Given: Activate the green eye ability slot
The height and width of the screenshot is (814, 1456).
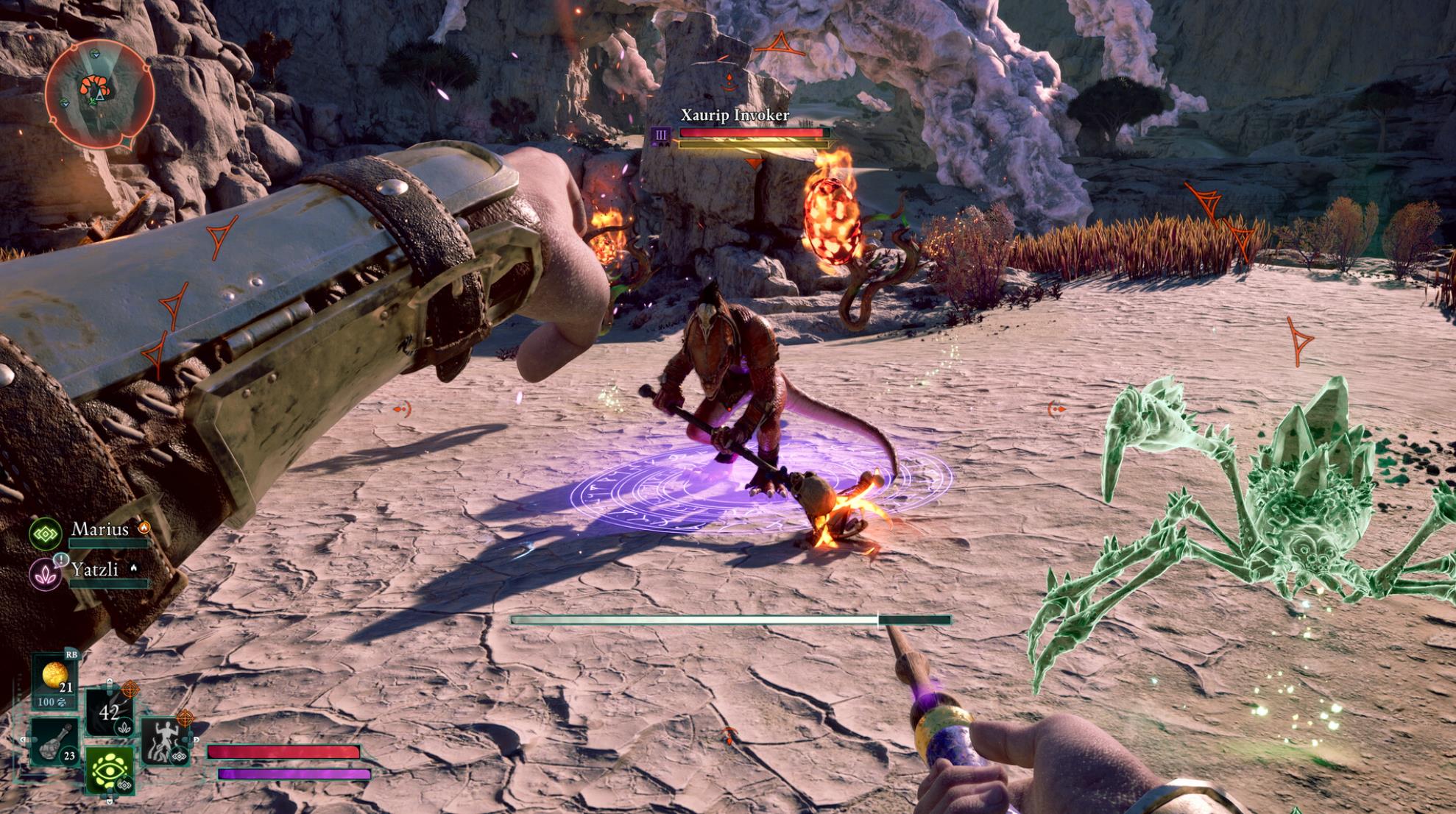Looking at the screenshot, I should coord(110,769).
